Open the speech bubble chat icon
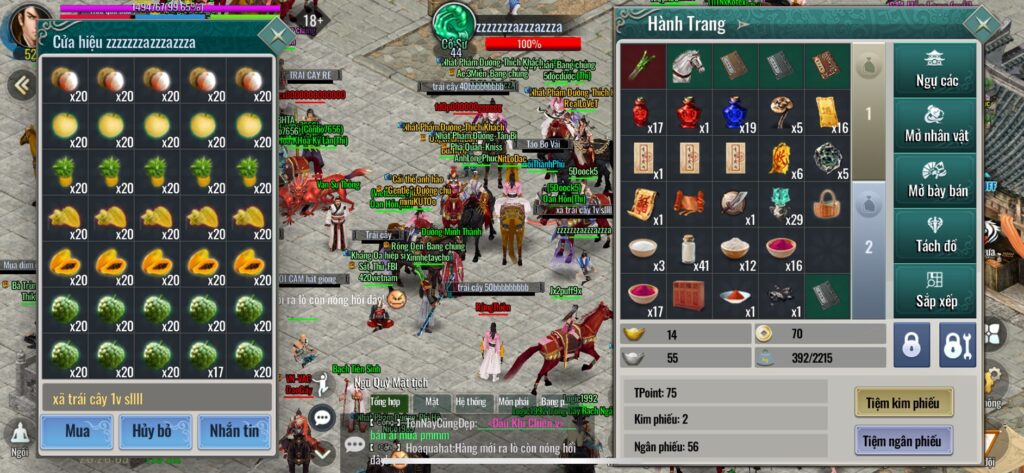This screenshot has height=473, width=1024. 322,417
